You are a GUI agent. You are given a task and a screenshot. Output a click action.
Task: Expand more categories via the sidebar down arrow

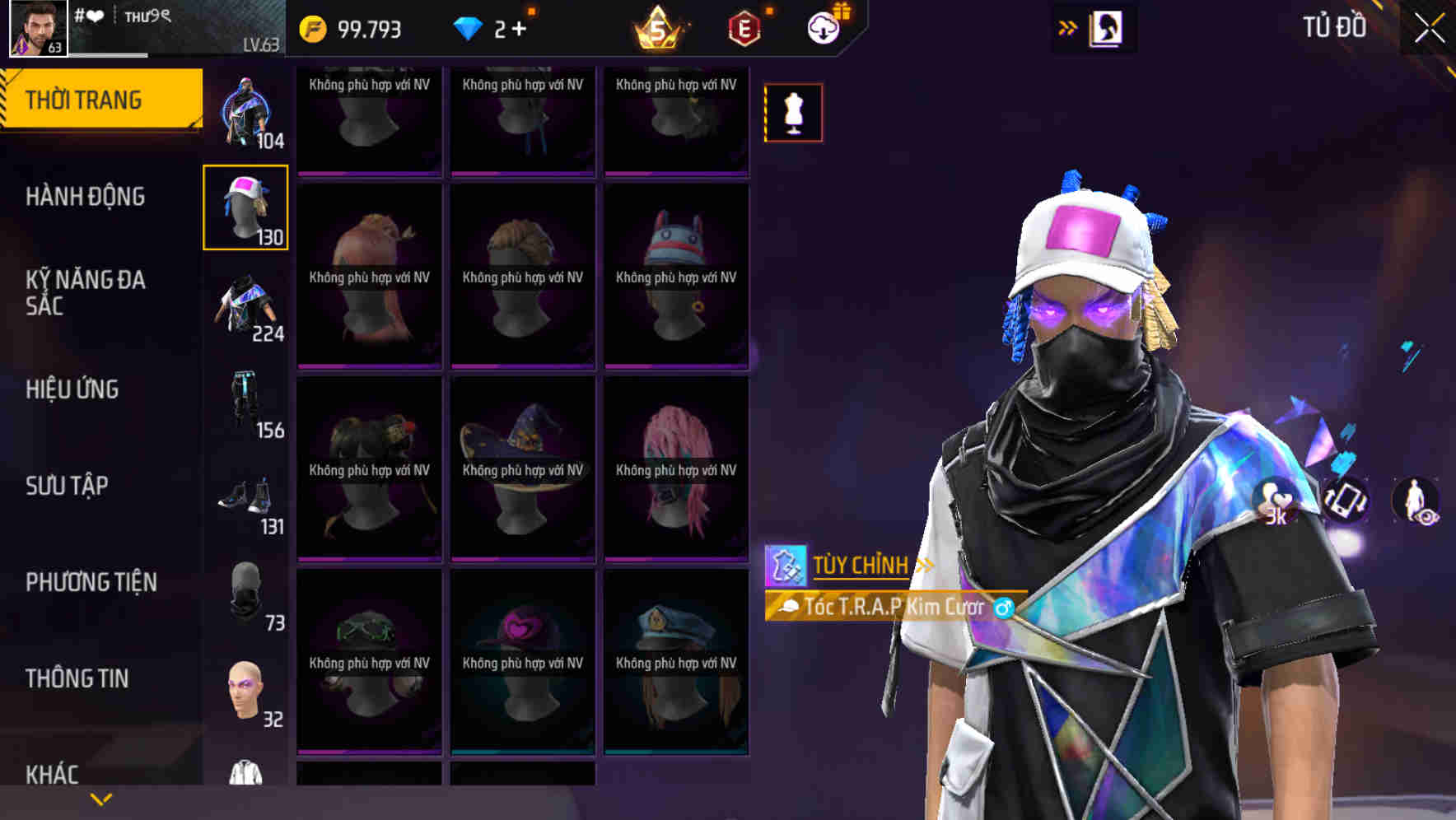point(101,797)
